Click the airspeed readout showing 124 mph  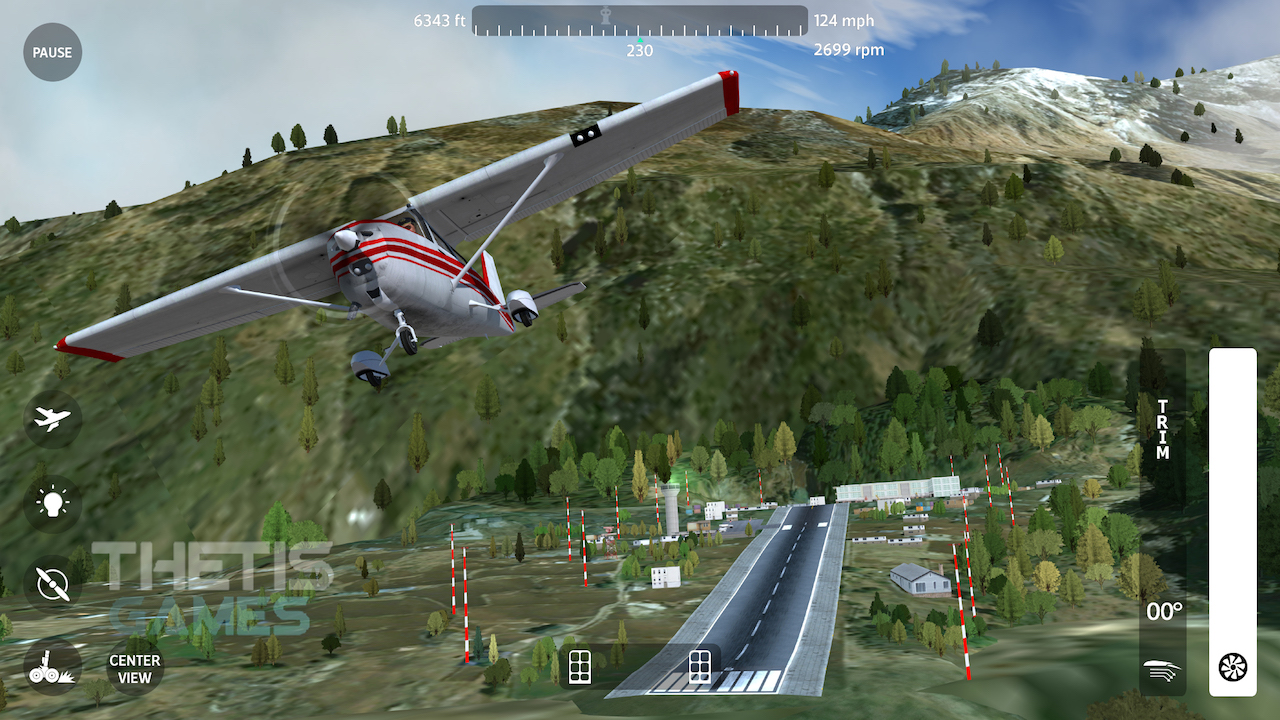tap(845, 20)
